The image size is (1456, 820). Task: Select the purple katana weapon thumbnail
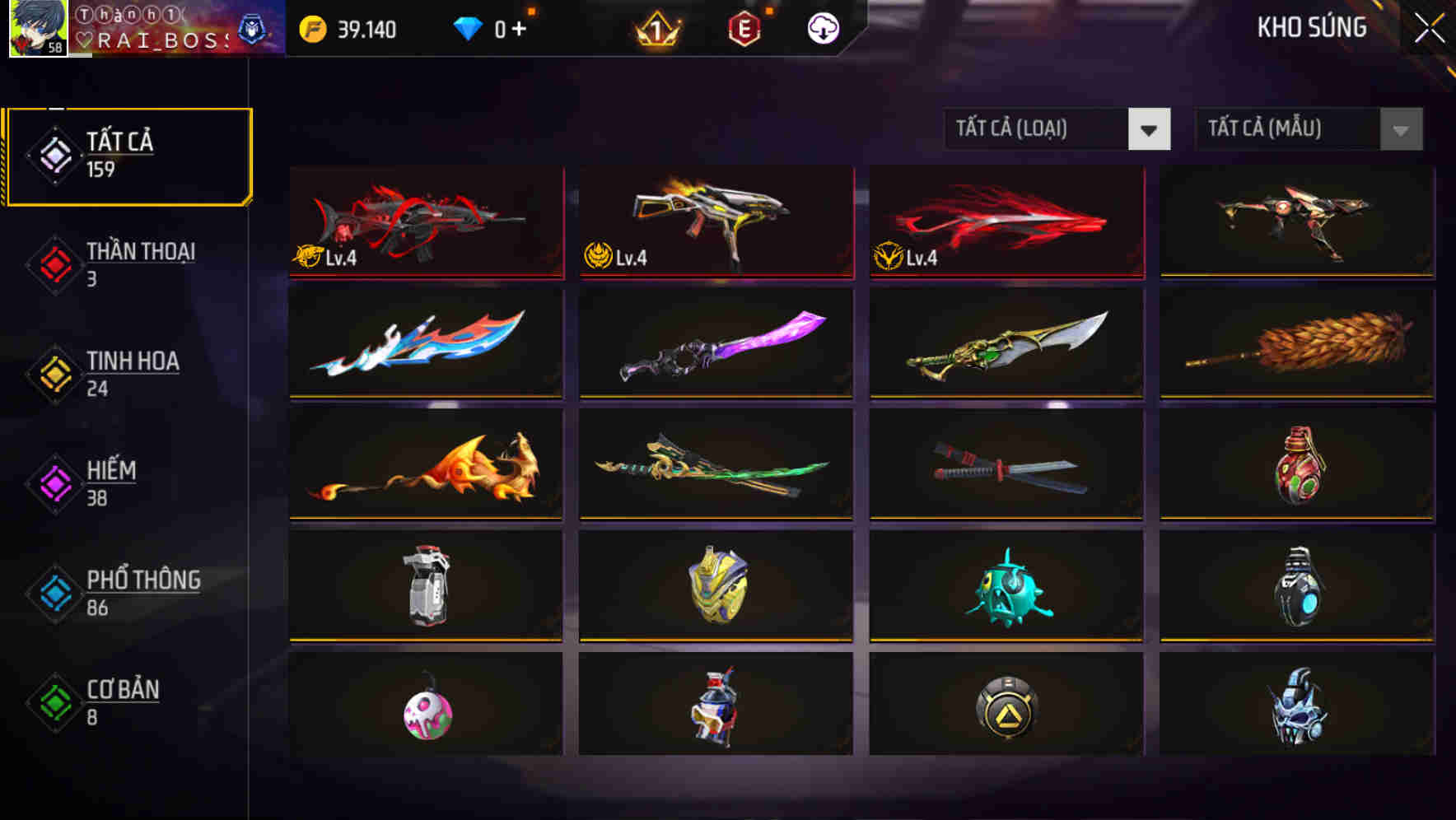[x=714, y=343]
